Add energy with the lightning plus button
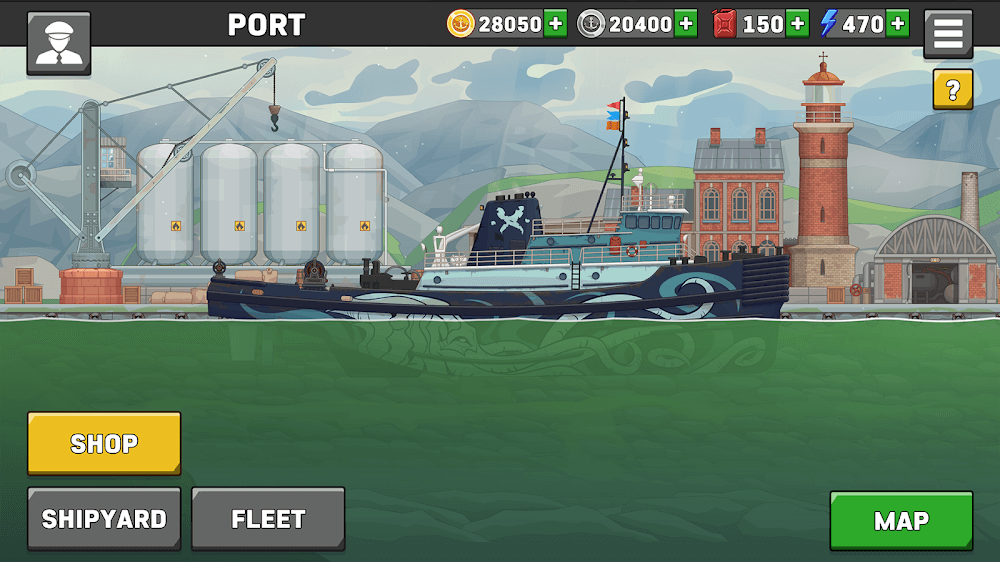 coord(897,24)
